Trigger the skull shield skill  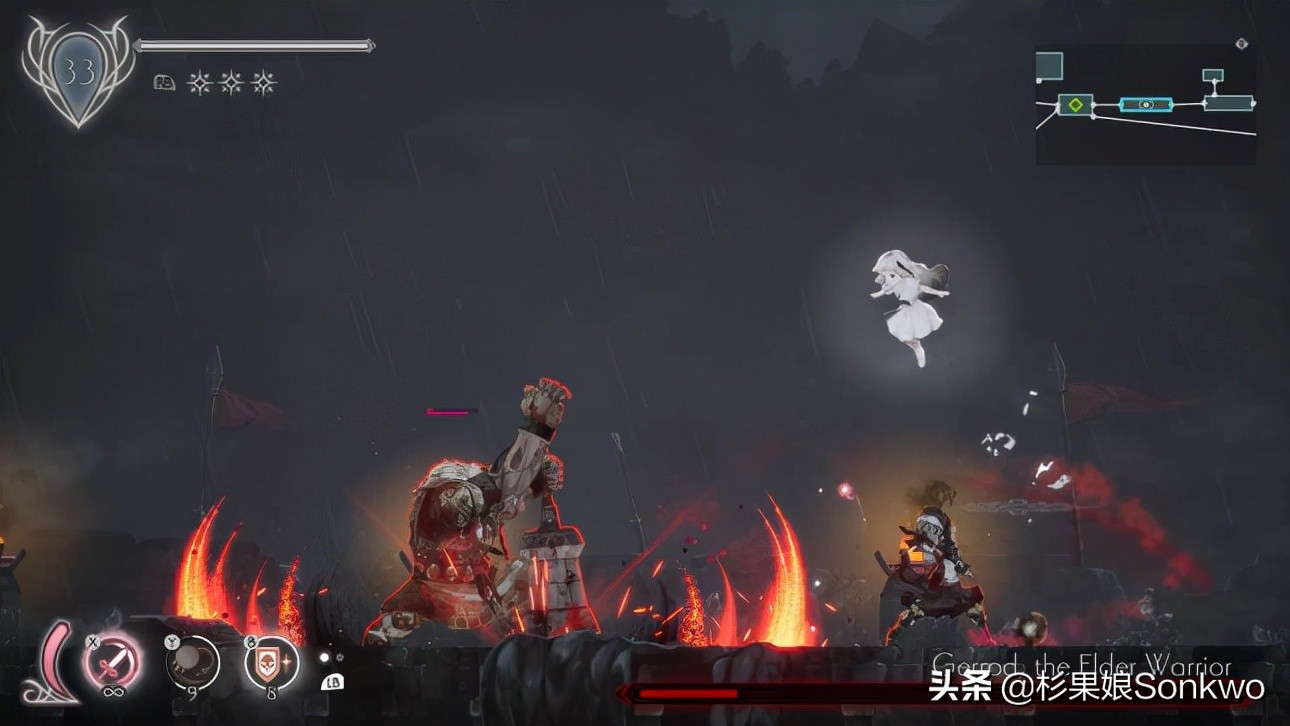point(271,661)
